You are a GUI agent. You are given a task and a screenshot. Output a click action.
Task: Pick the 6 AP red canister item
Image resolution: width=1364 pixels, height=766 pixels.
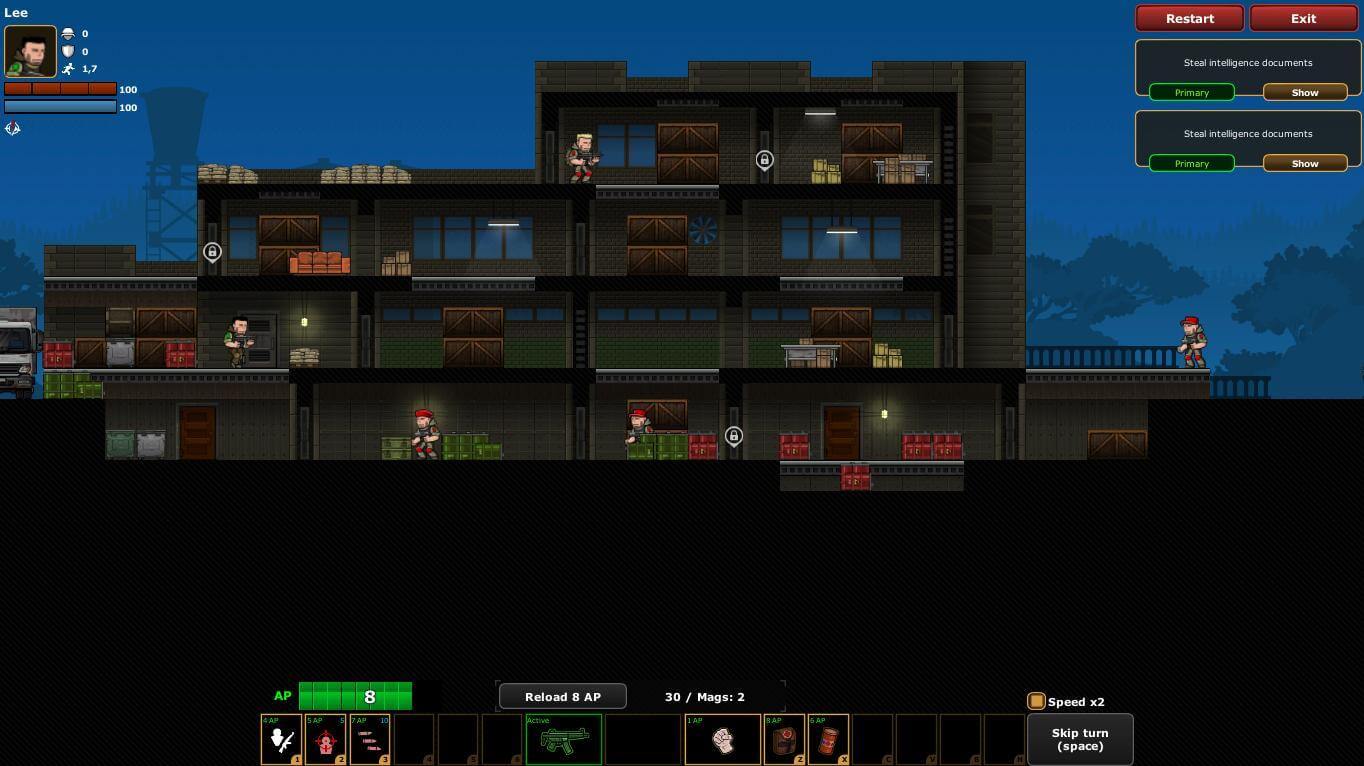tap(828, 740)
